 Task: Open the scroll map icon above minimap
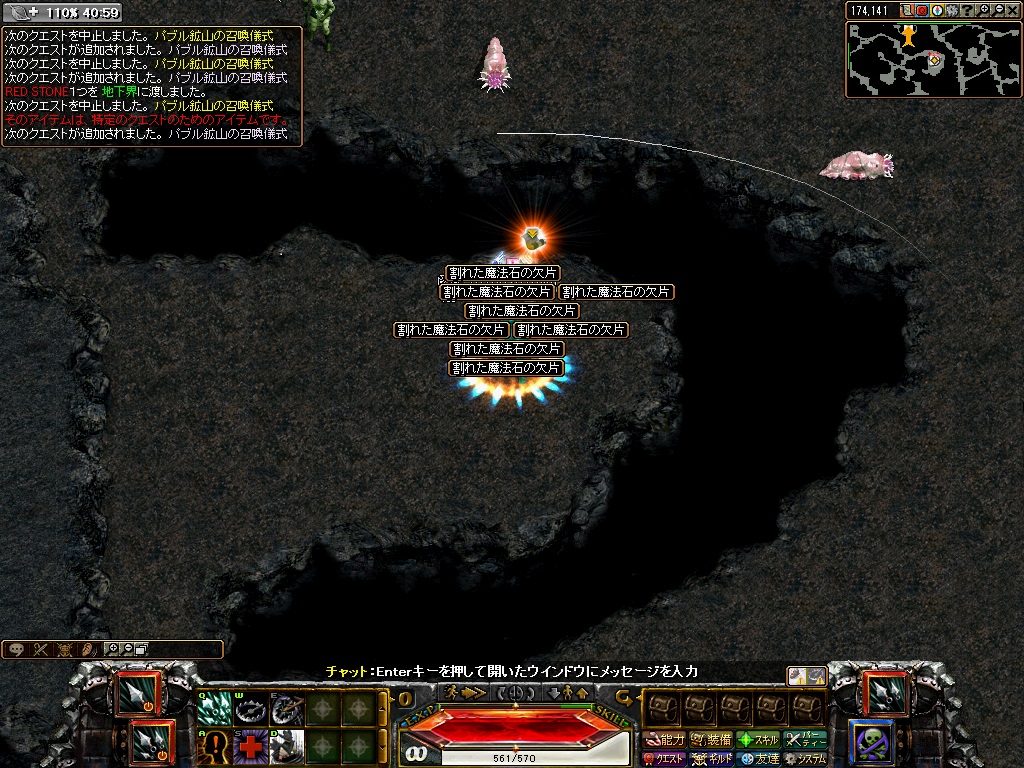(x=908, y=10)
